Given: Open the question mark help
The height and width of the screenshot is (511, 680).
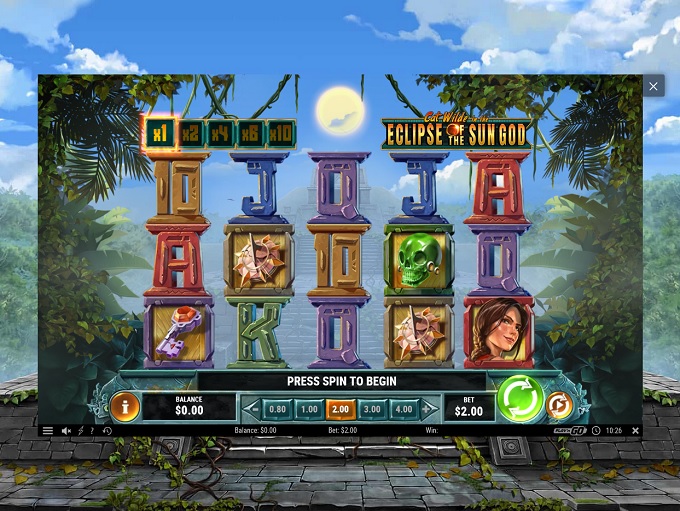Looking at the screenshot, I should (92, 431).
